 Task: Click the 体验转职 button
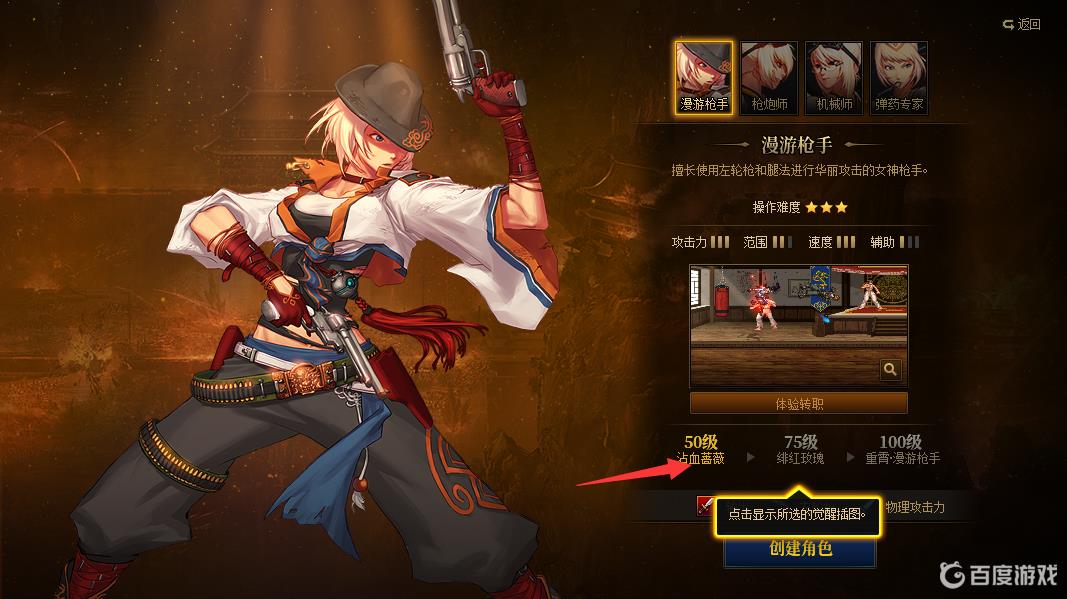[798, 403]
